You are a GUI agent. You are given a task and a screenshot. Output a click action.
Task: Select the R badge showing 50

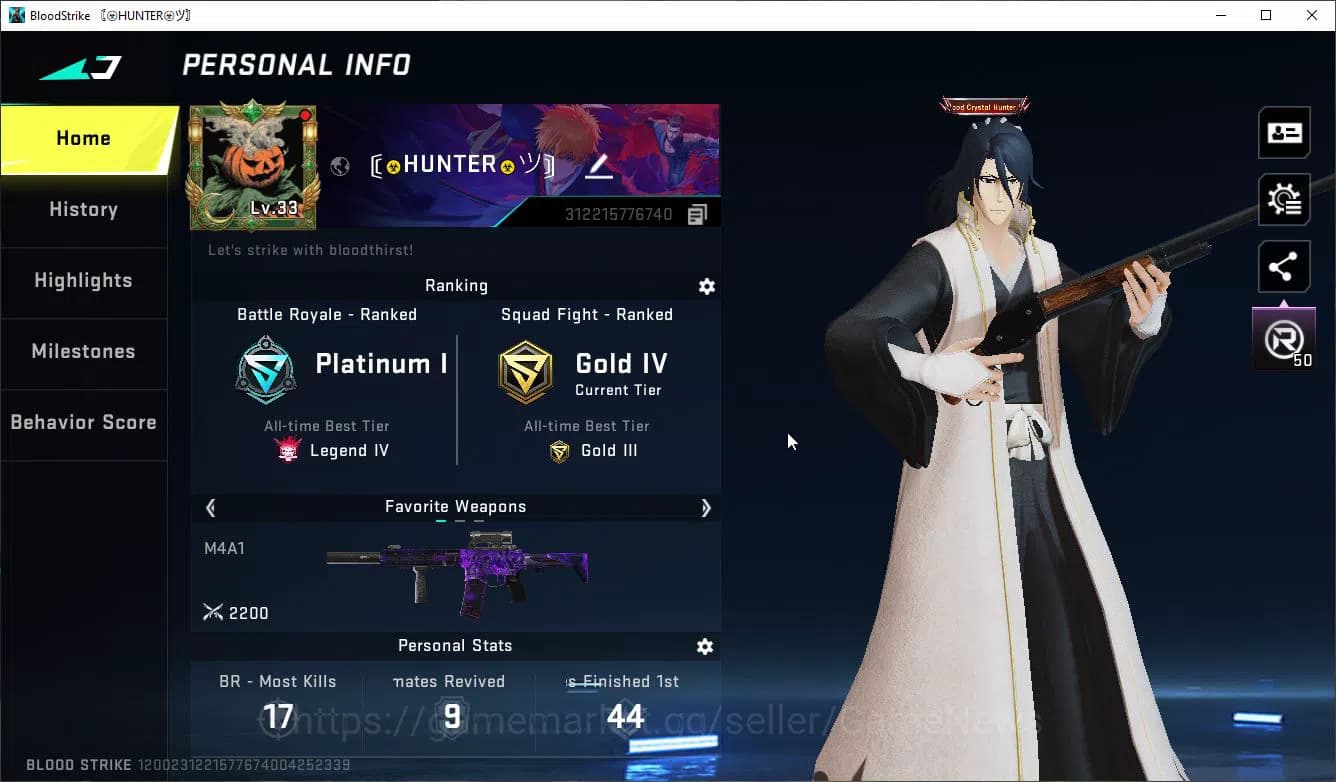coord(1283,337)
